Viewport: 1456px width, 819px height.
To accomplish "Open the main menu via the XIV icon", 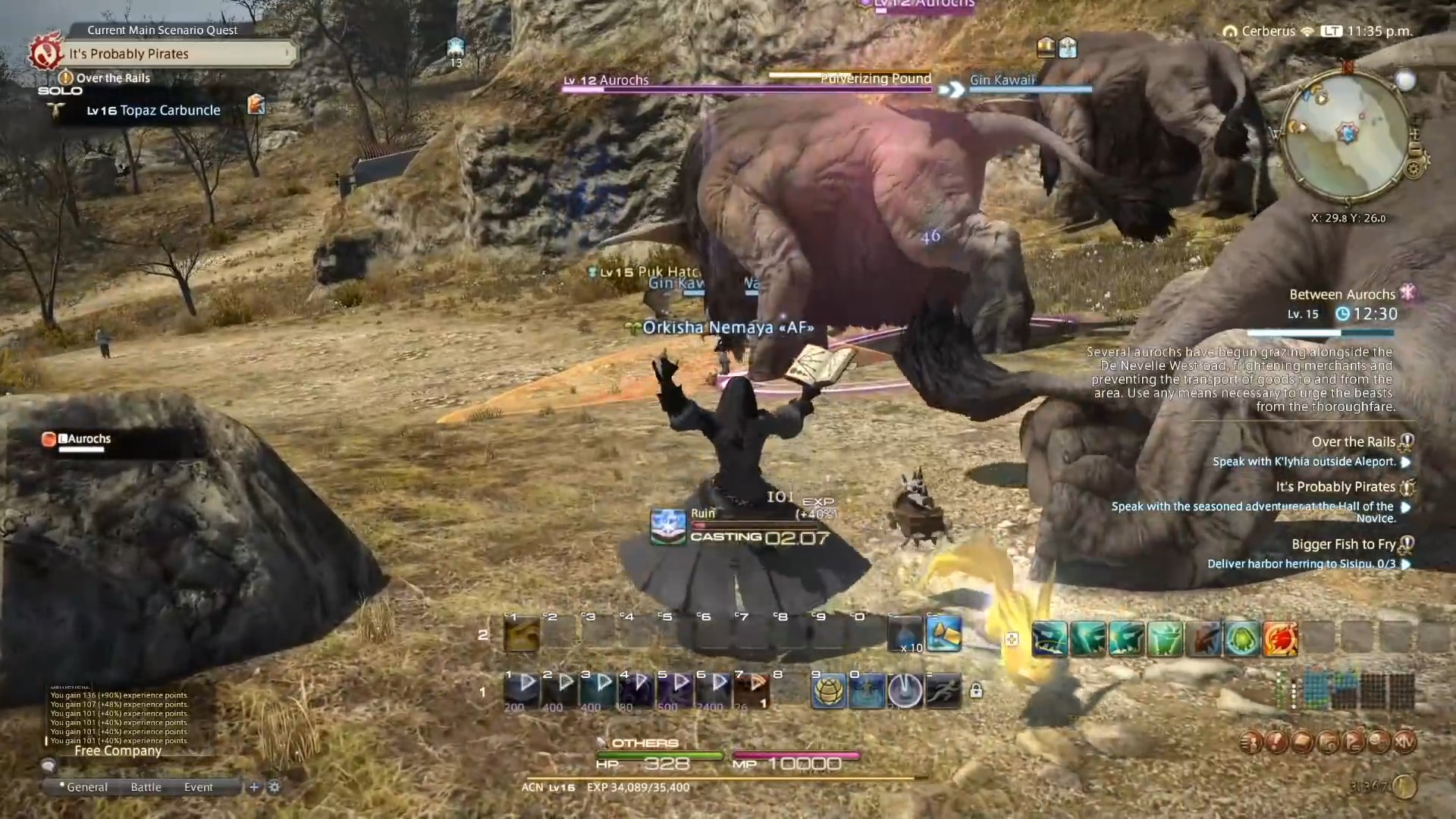I will [1404, 740].
